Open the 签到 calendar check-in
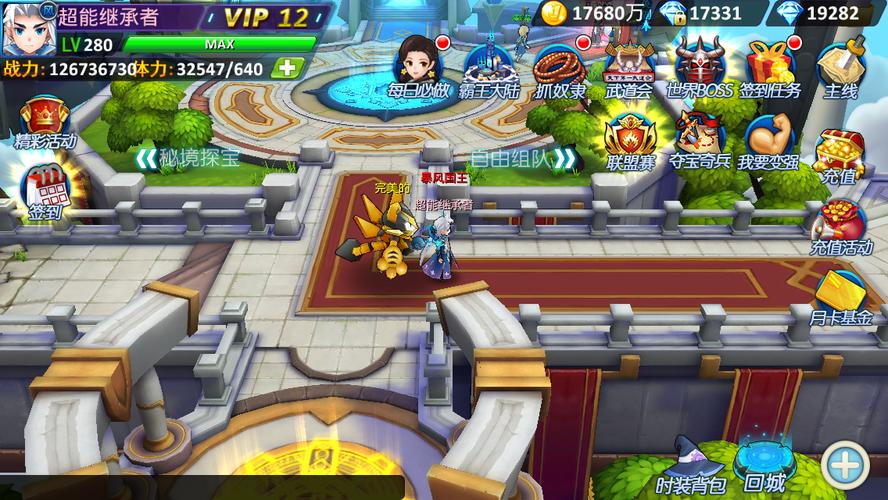888x500 pixels. (43, 190)
